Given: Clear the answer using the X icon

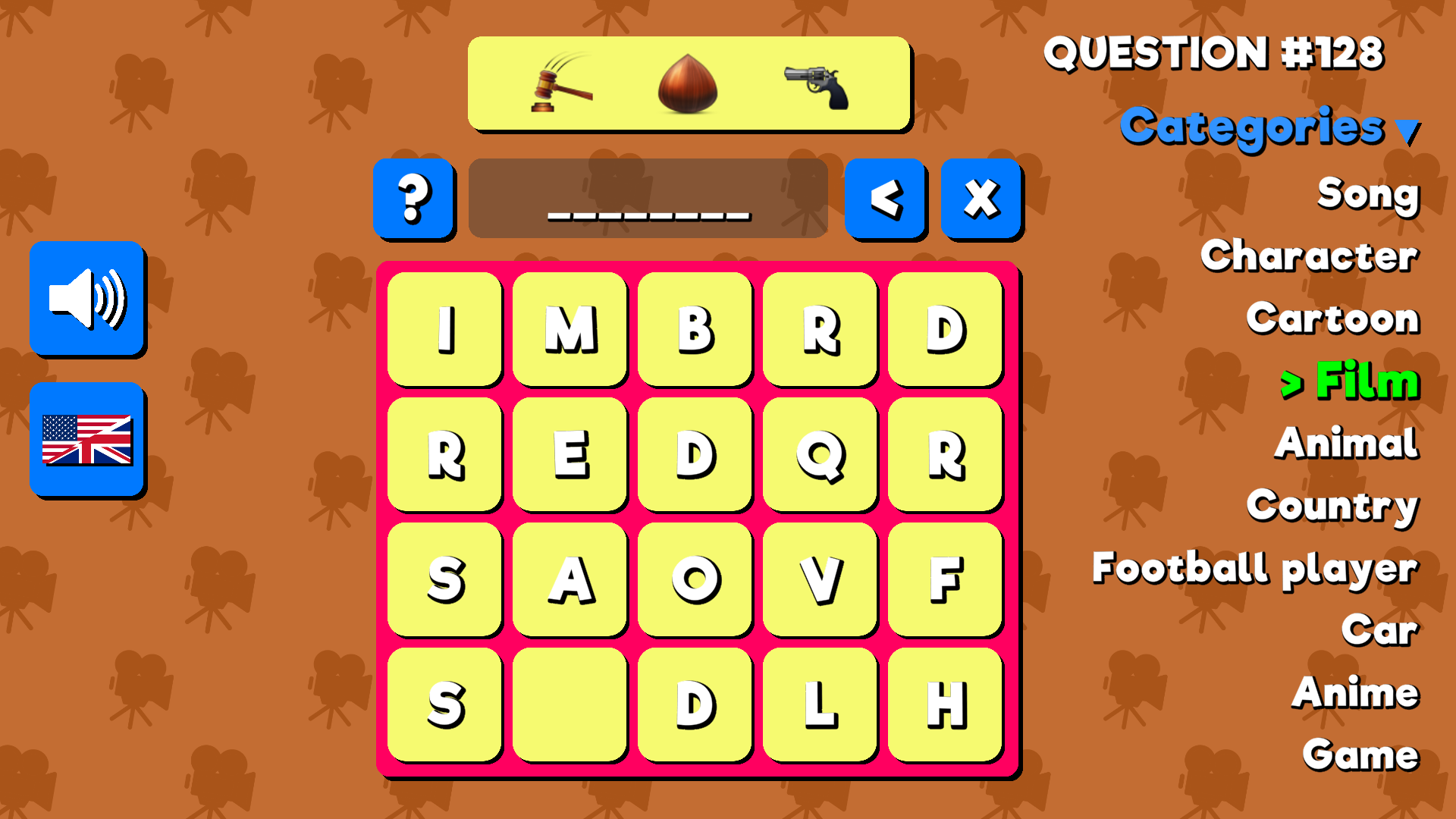Looking at the screenshot, I should [x=980, y=199].
